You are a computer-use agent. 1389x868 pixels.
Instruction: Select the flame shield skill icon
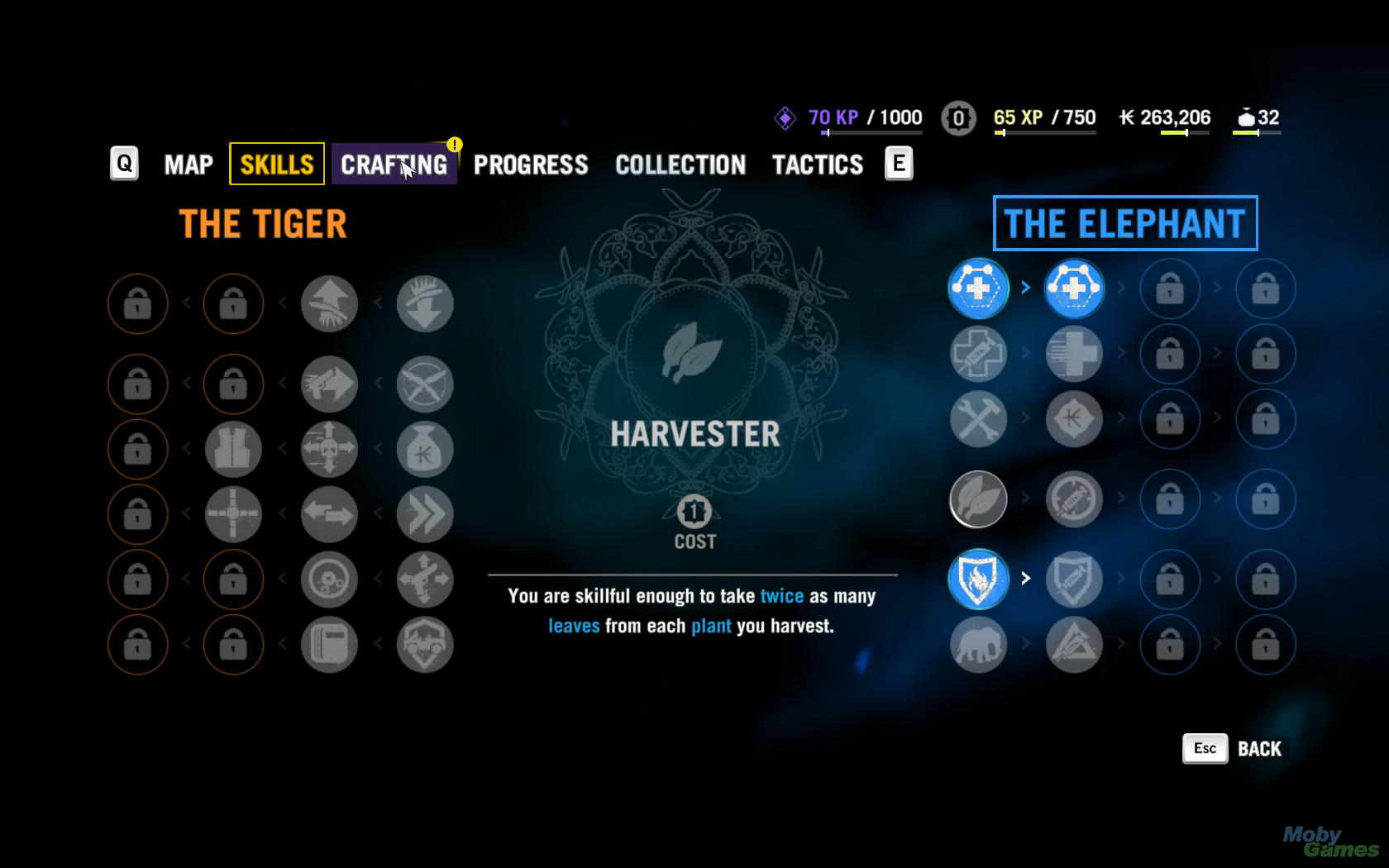978,579
